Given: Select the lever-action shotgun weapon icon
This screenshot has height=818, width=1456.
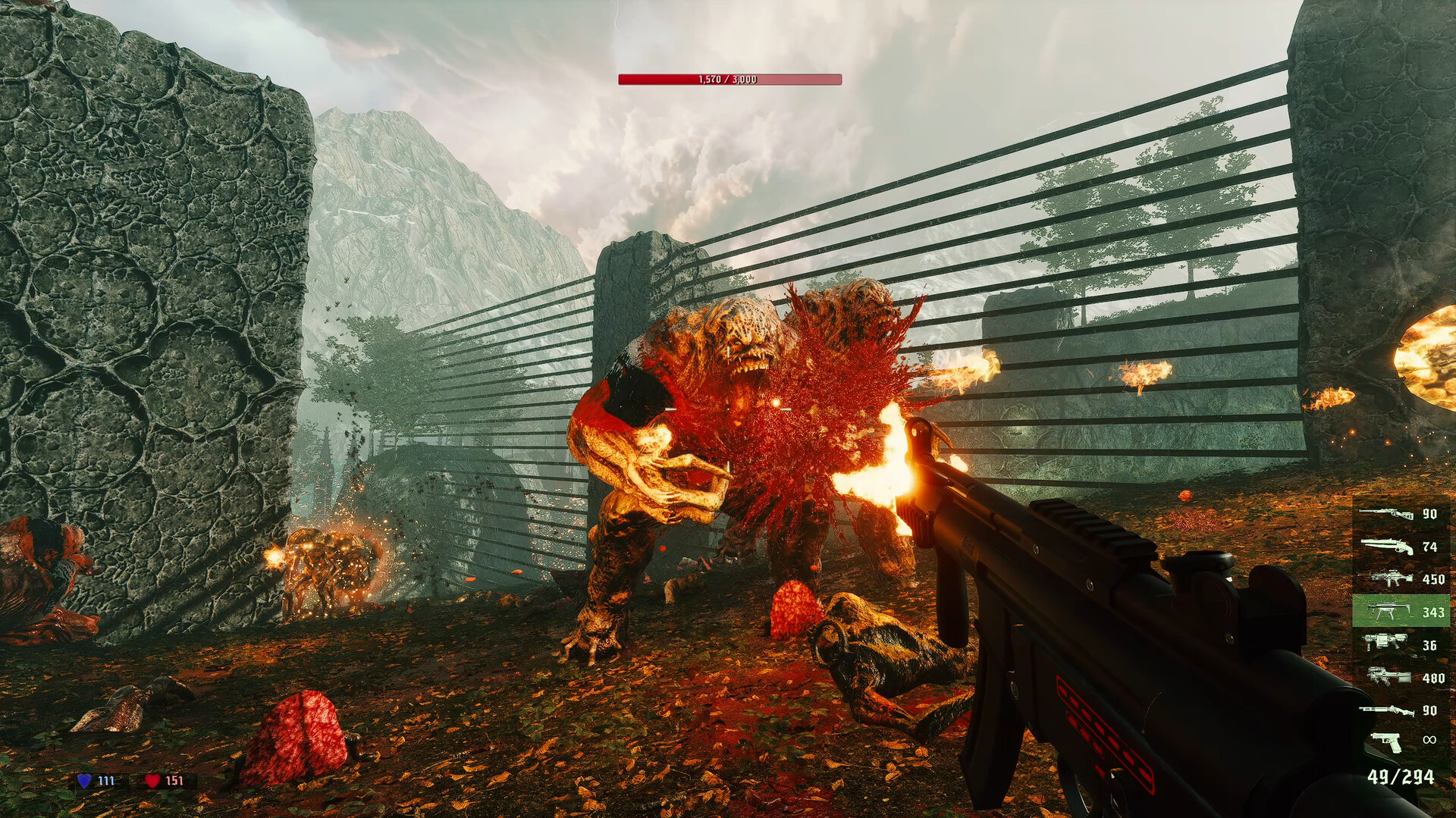Looking at the screenshot, I should [1388, 710].
